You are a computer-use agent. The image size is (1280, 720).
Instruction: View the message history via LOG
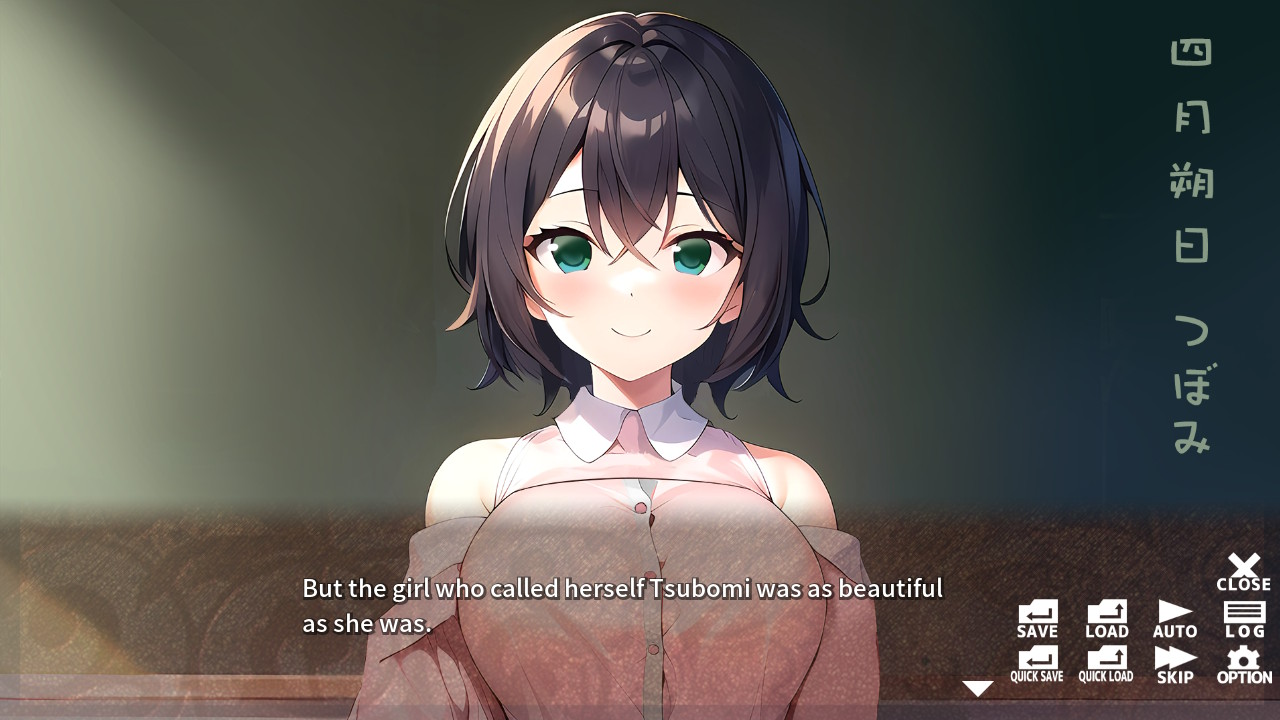point(1243,614)
